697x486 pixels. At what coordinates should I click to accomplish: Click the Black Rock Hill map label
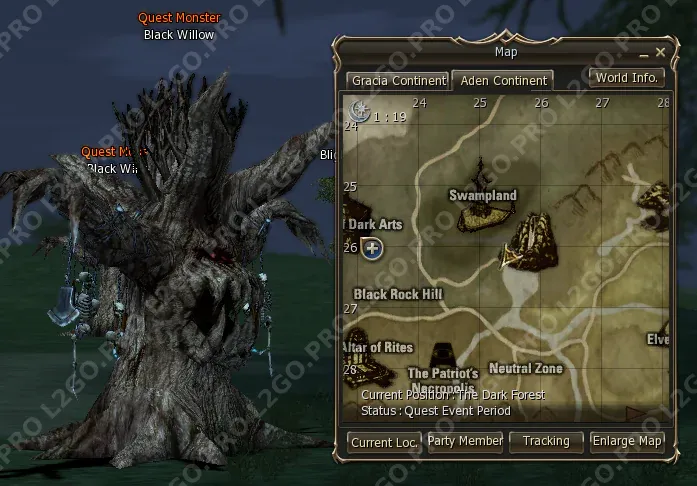pos(397,294)
